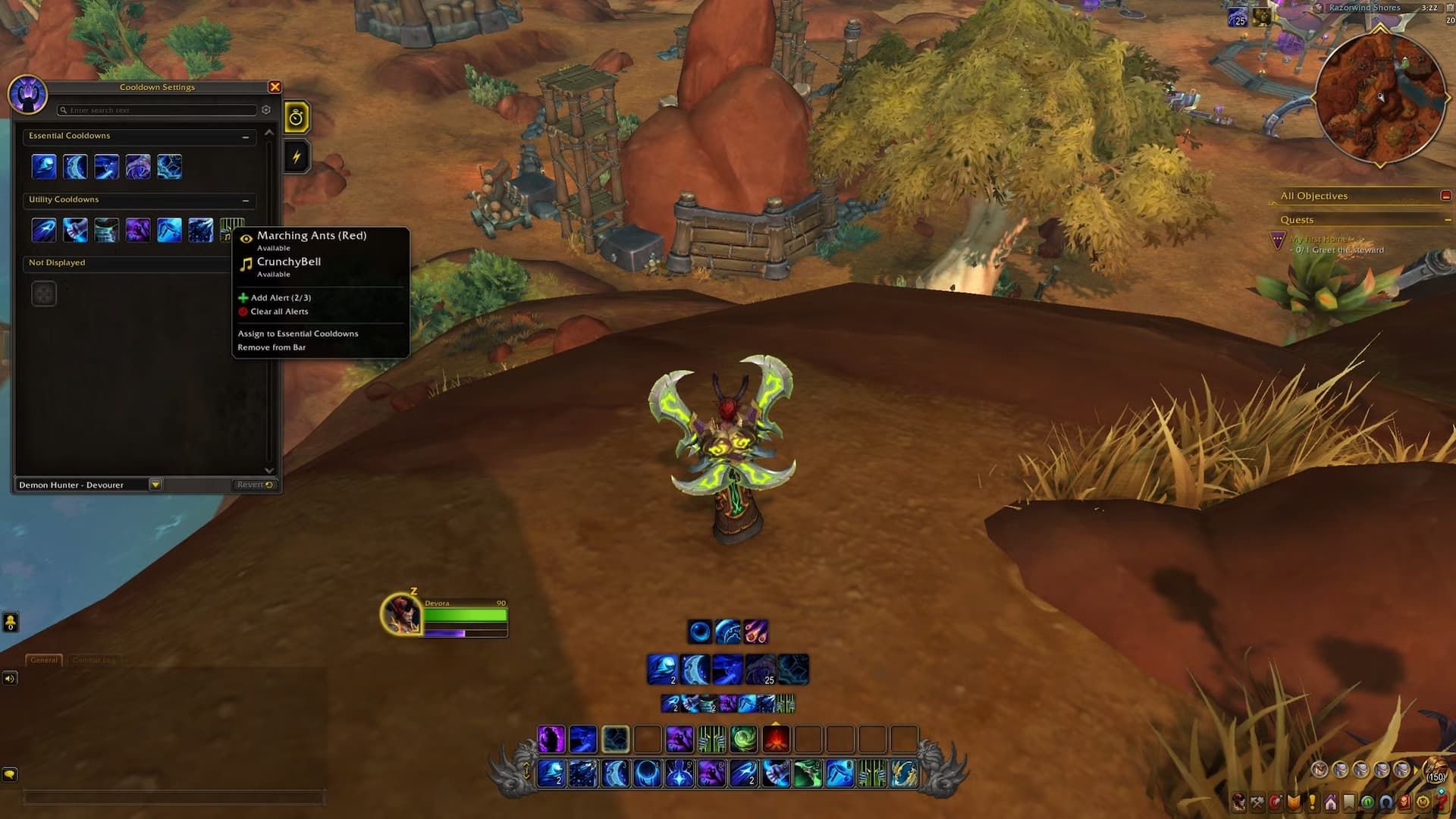Open the Collections bookmark icon

pyautogui.click(x=1349, y=802)
